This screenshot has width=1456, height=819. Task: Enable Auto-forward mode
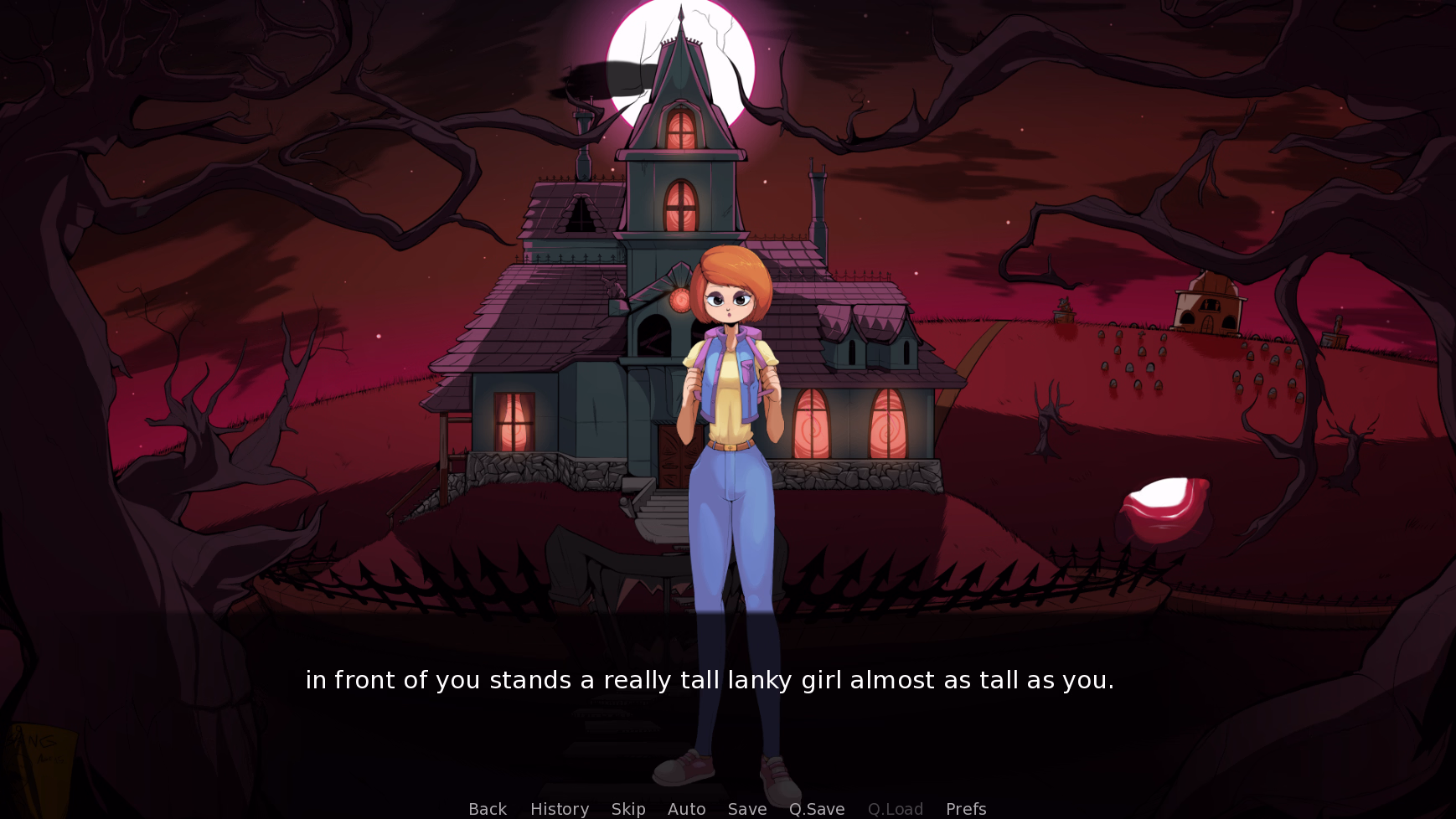(x=686, y=808)
